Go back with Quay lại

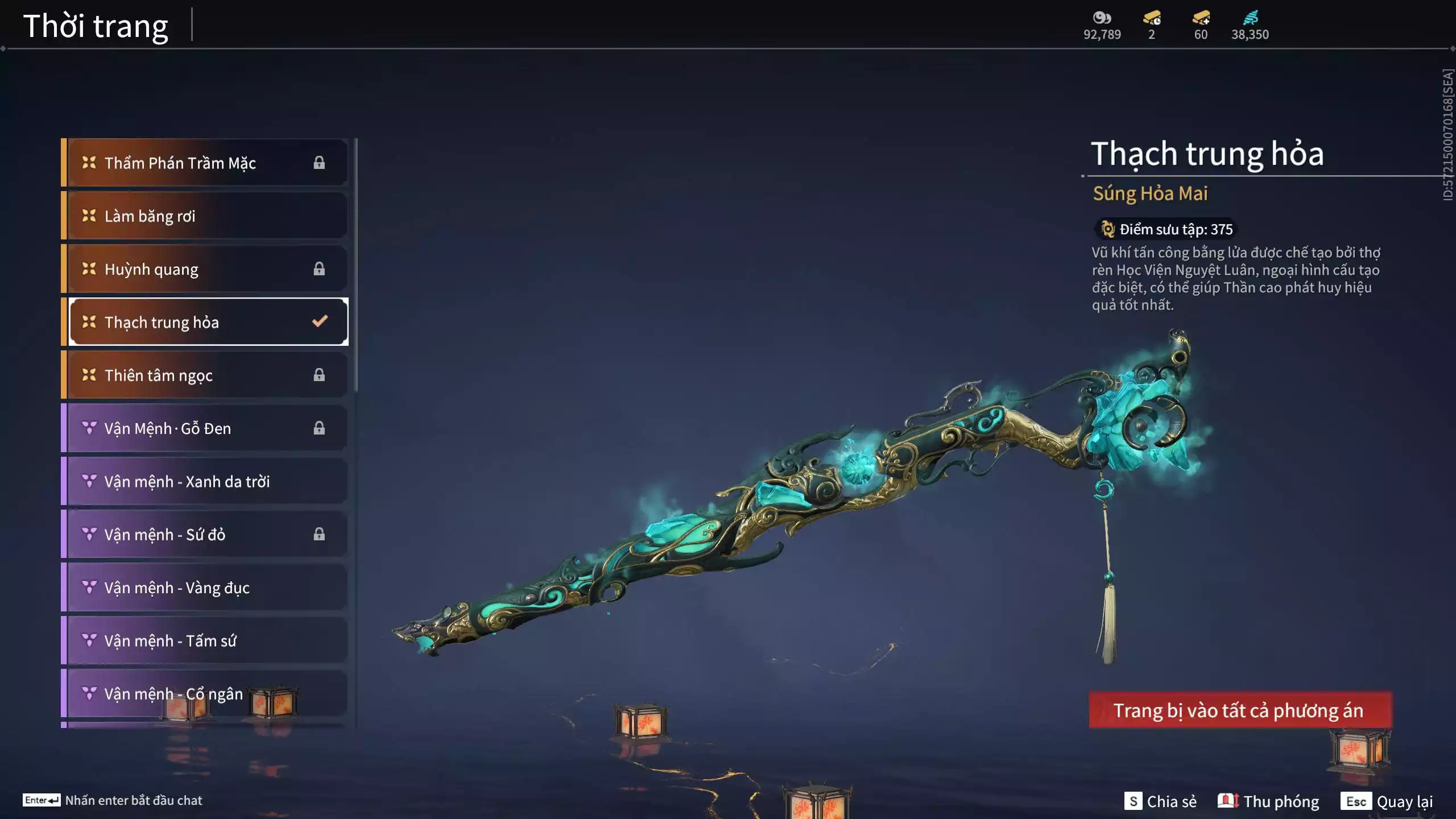click(1387, 801)
